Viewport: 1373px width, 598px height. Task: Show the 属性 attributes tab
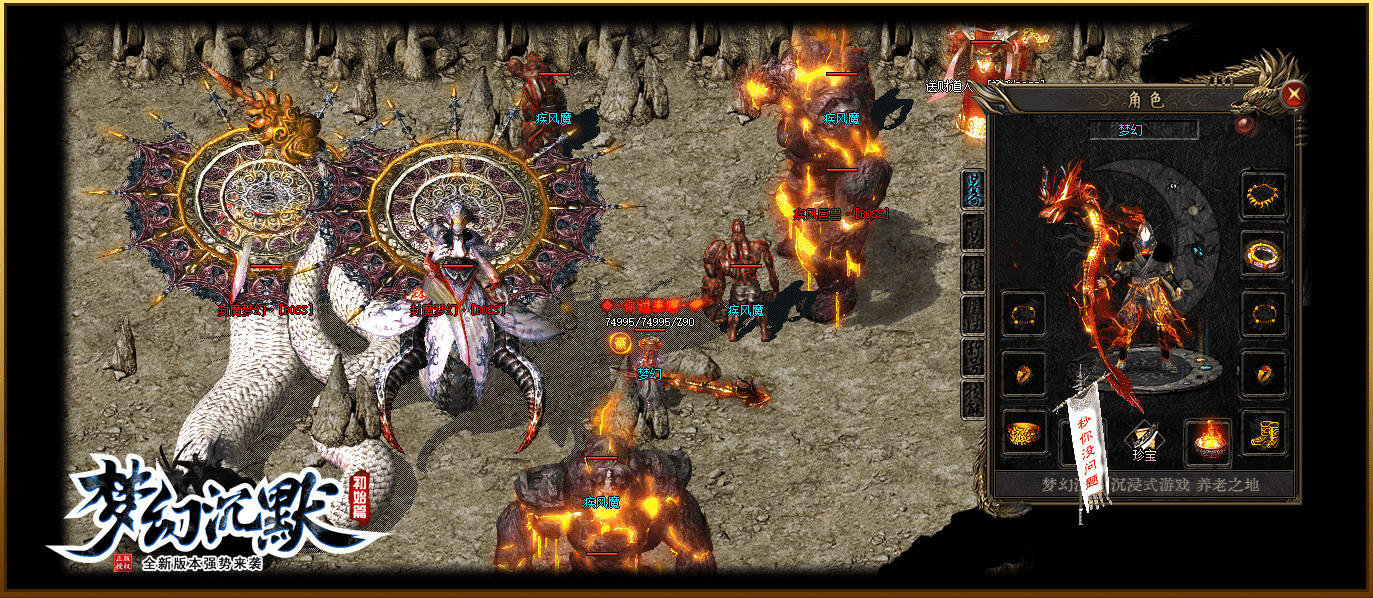tap(972, 314)
